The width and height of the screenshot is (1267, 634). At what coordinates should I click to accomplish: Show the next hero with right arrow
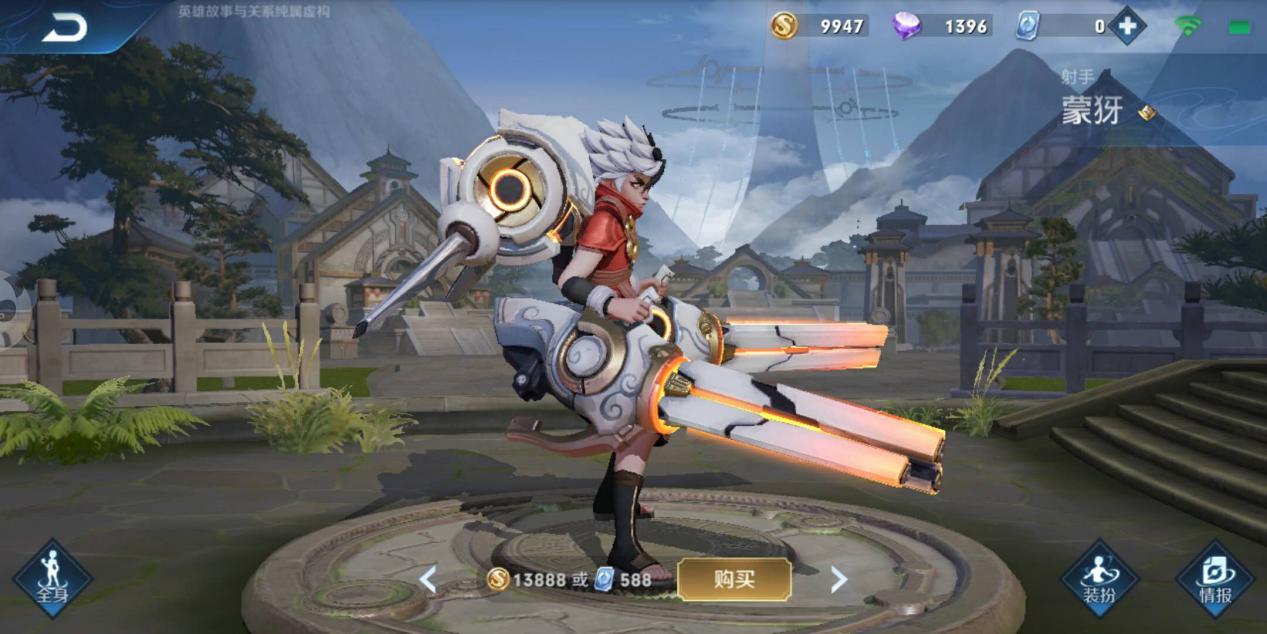(838, 579)
